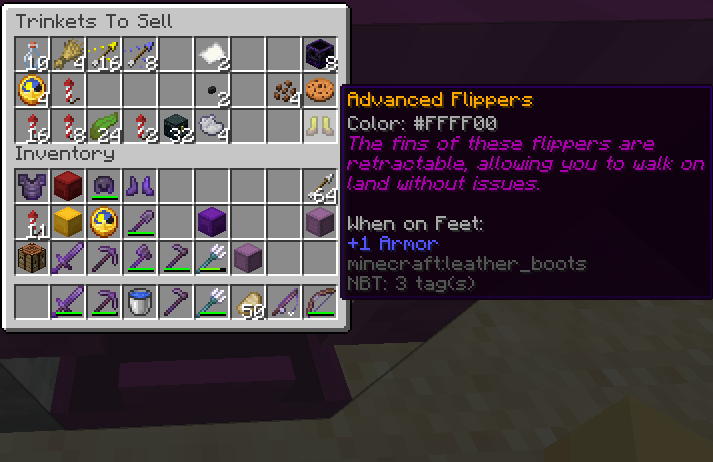Select the cocoa beans stack

(284, 91)
